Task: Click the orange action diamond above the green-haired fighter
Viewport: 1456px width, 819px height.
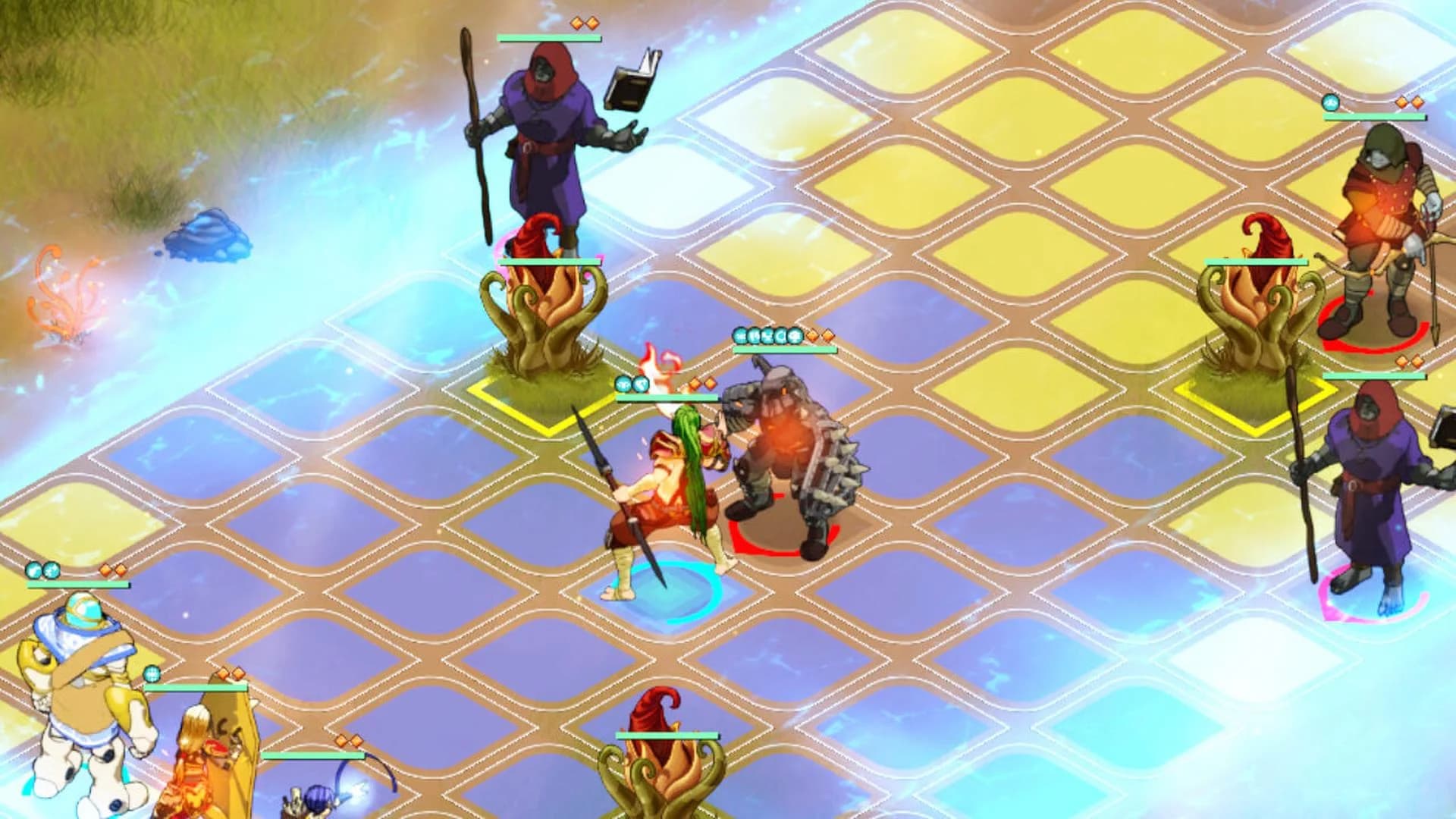Action: point(695,384)
